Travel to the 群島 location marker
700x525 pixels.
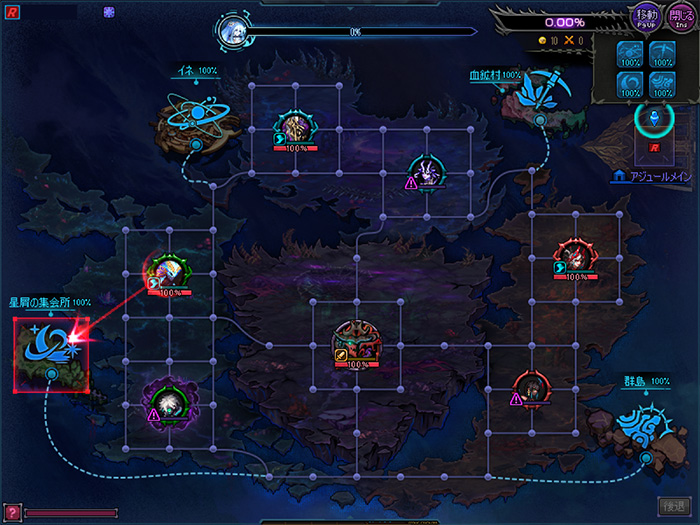tap(638, 421)
